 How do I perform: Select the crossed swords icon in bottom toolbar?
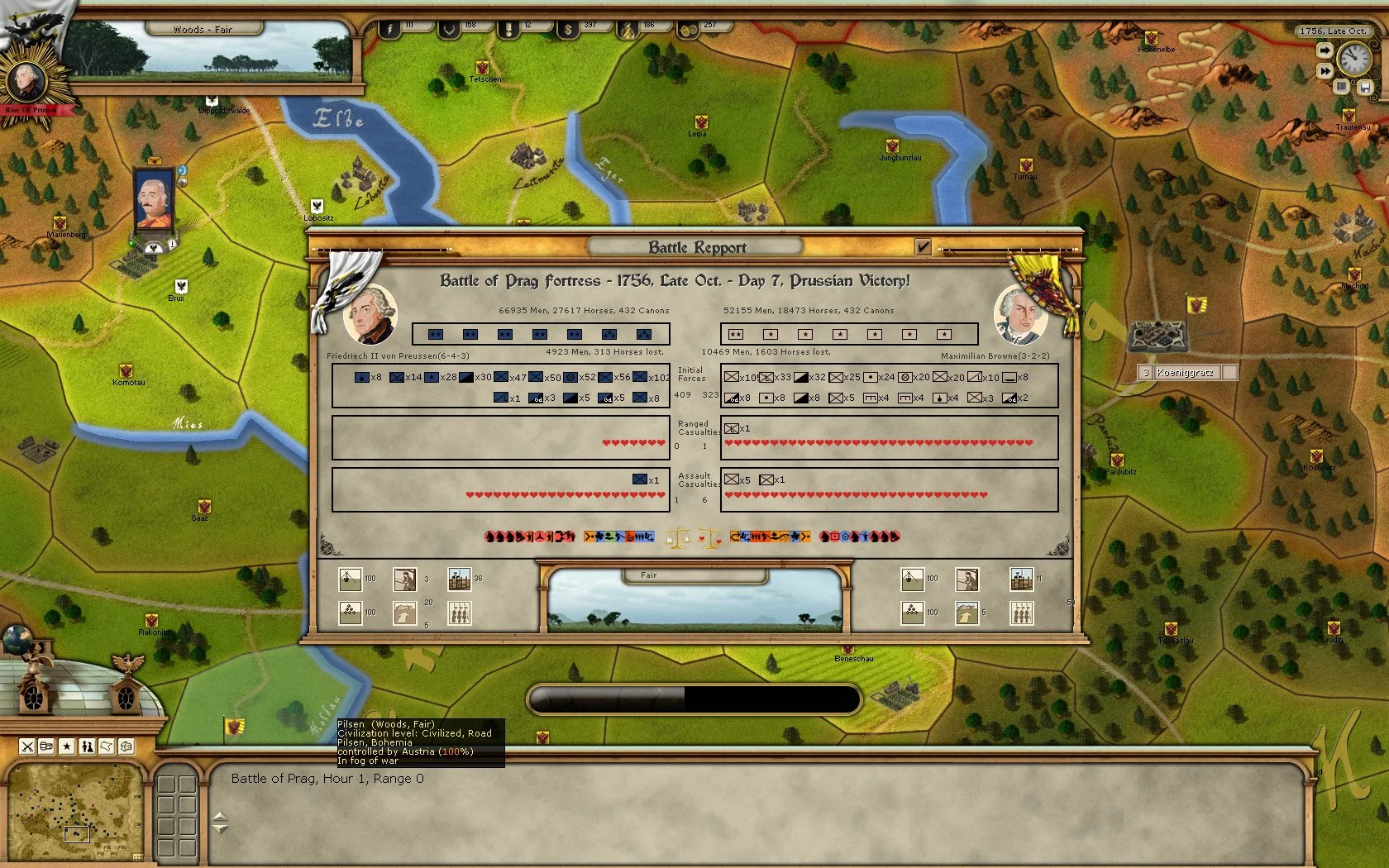point(27,746)
